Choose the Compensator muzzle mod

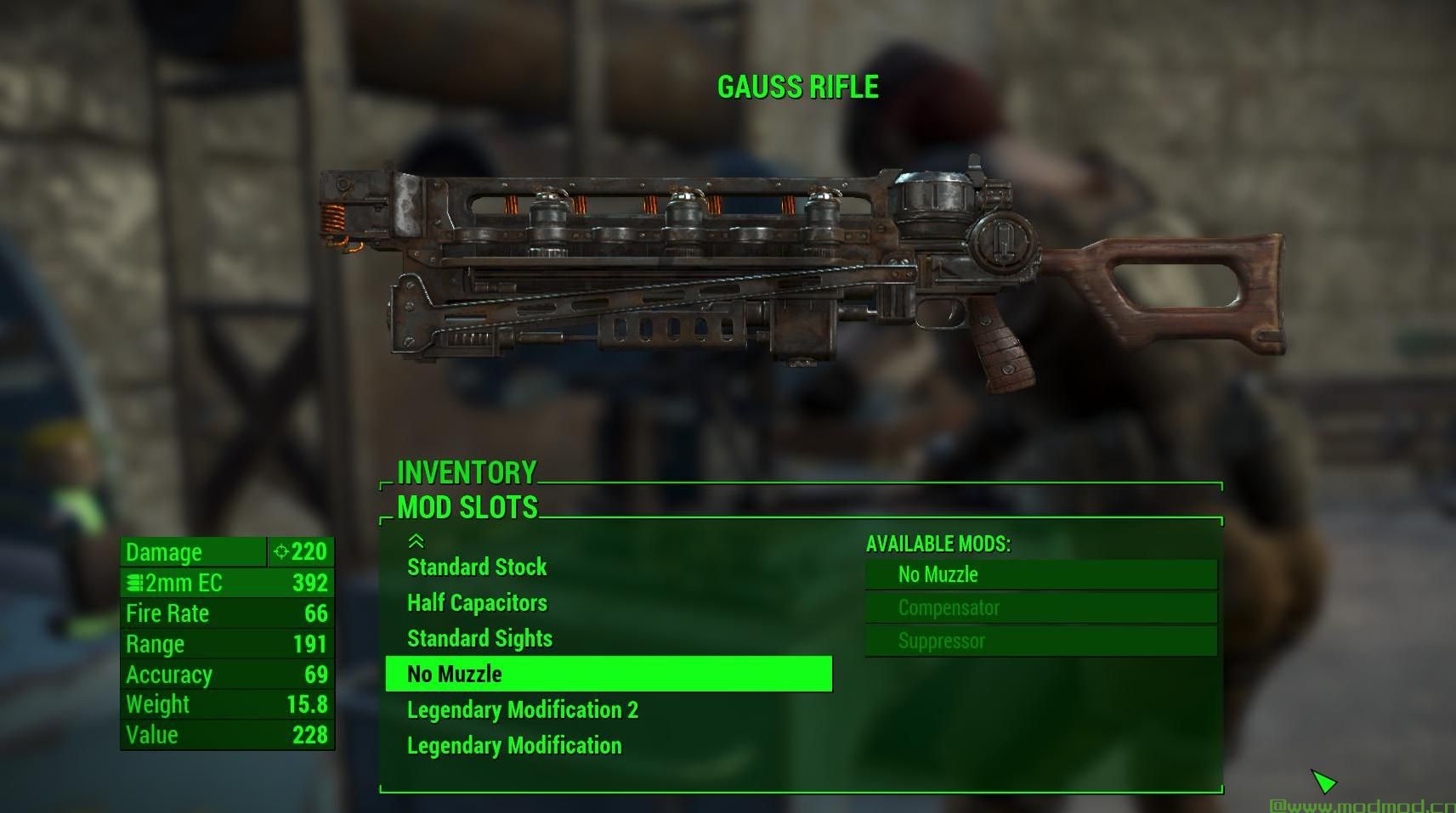tap(1040, 608)
